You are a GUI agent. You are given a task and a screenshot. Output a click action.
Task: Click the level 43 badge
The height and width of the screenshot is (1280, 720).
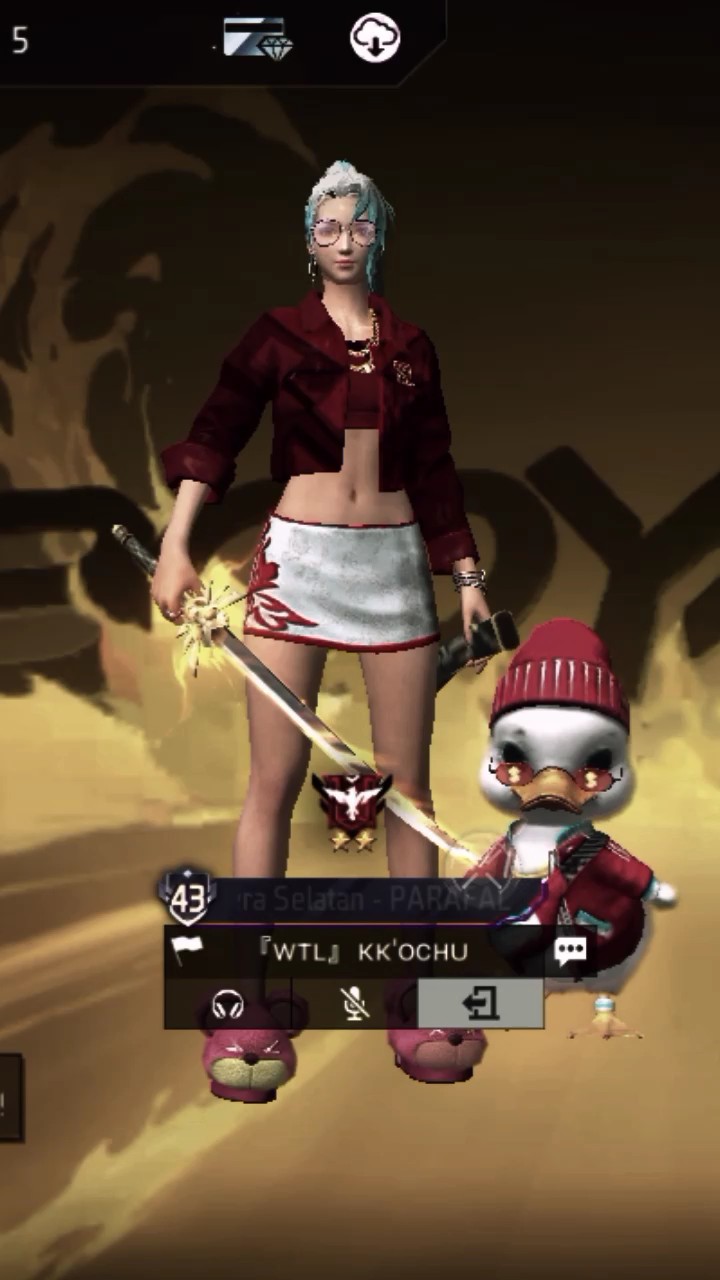187,897
